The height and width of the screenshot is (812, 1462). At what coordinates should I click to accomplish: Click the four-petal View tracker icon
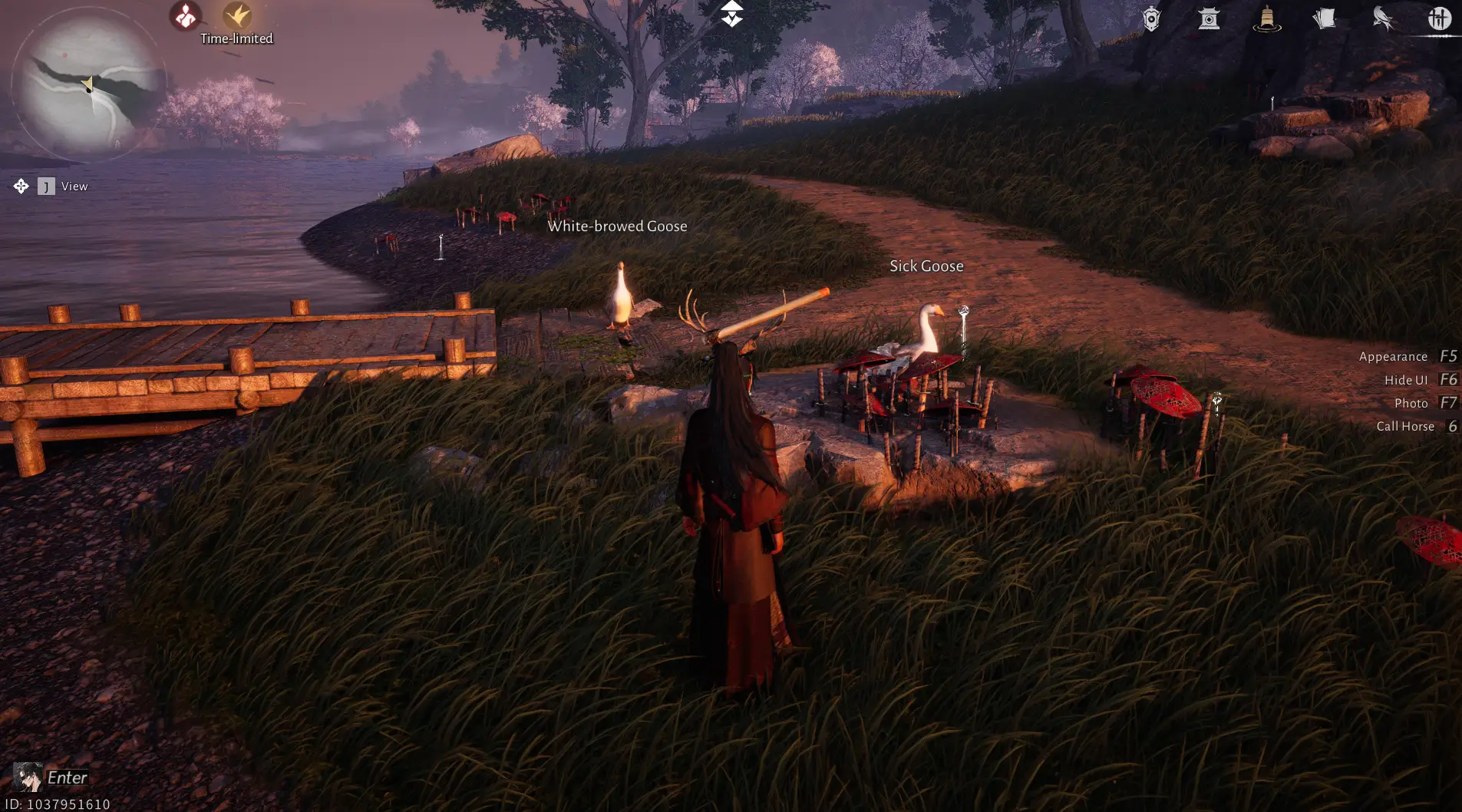[x=21, y=186]
